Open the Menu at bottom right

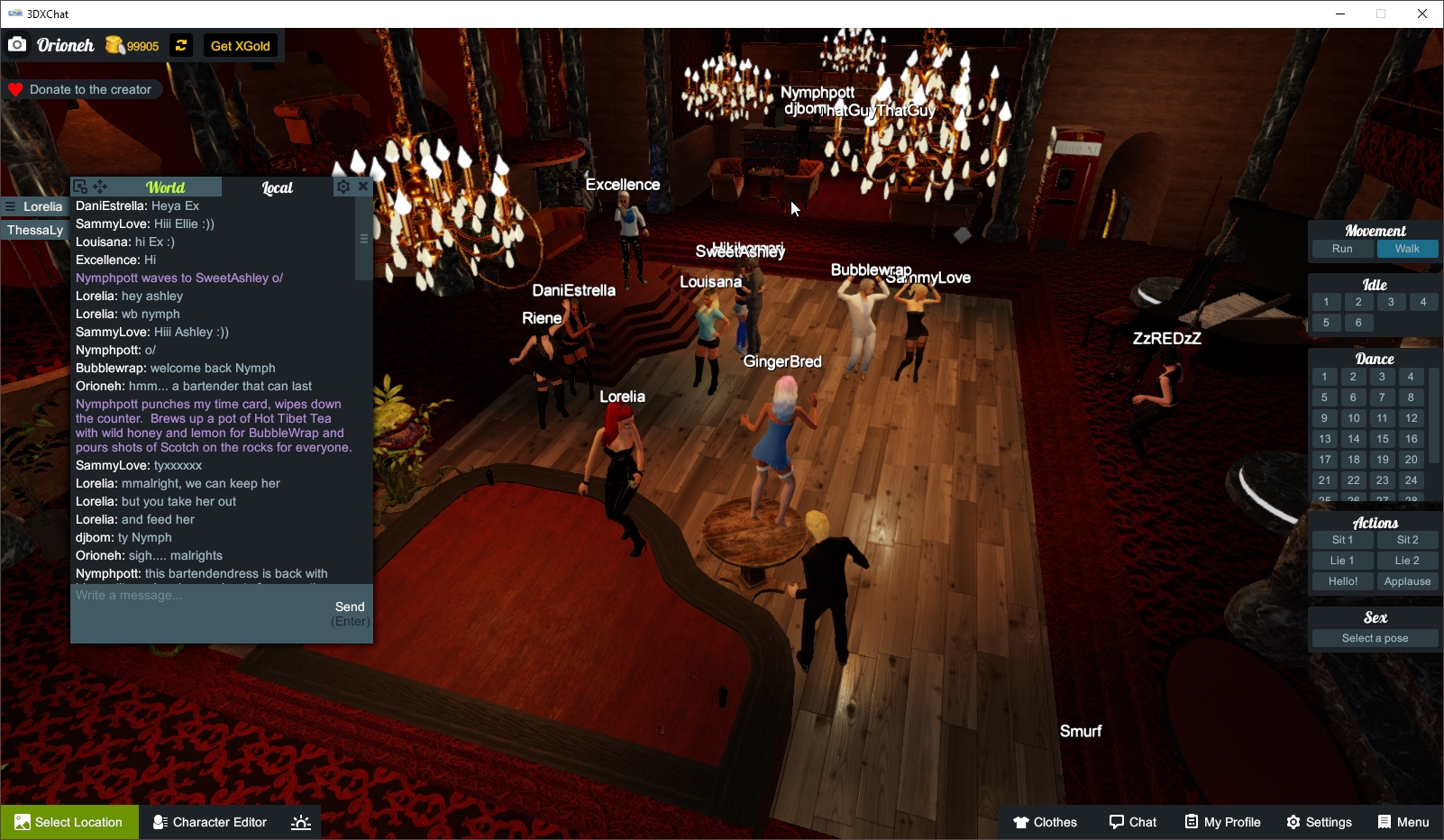point(1403,821)
